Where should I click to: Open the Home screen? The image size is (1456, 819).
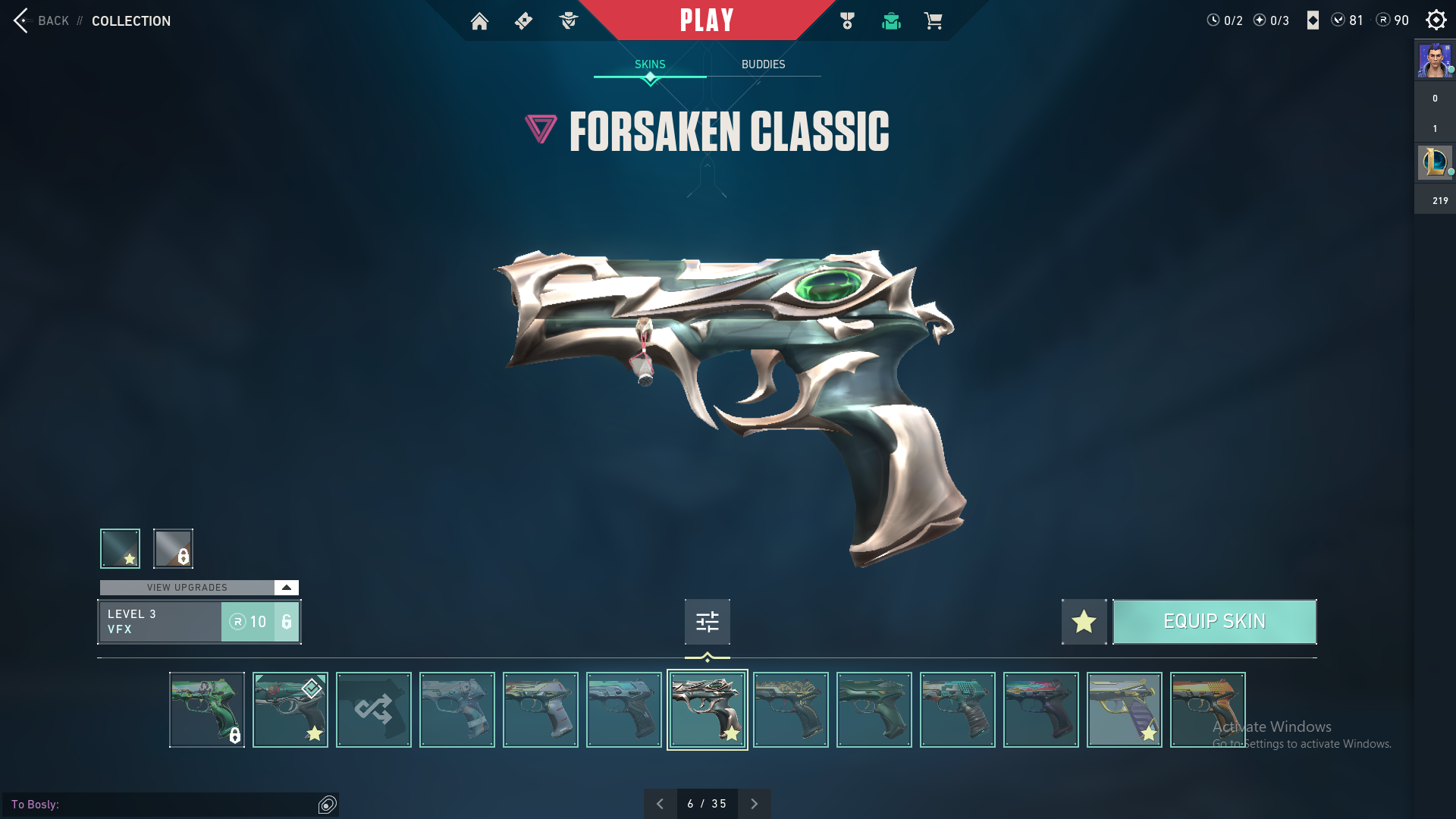pos(479,21)
